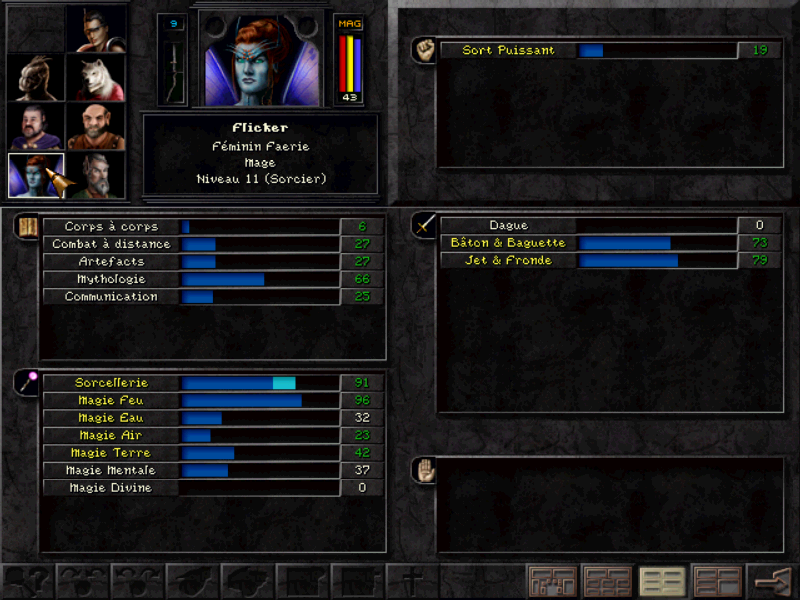Select the Magie Feu skill row
The image size is (800, 600).
[x=211, y=400]
